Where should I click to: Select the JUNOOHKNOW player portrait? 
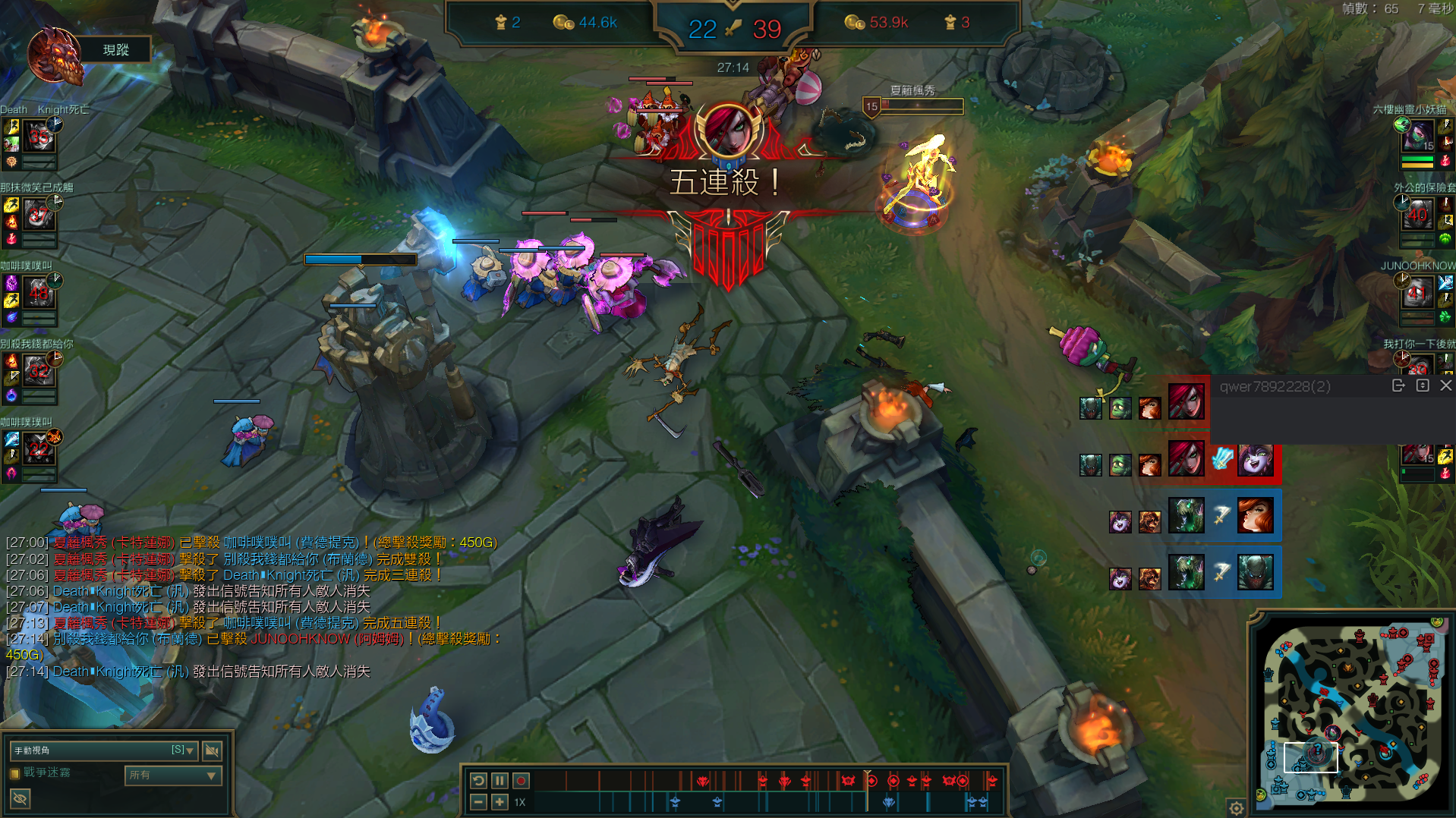(1417, 292)
